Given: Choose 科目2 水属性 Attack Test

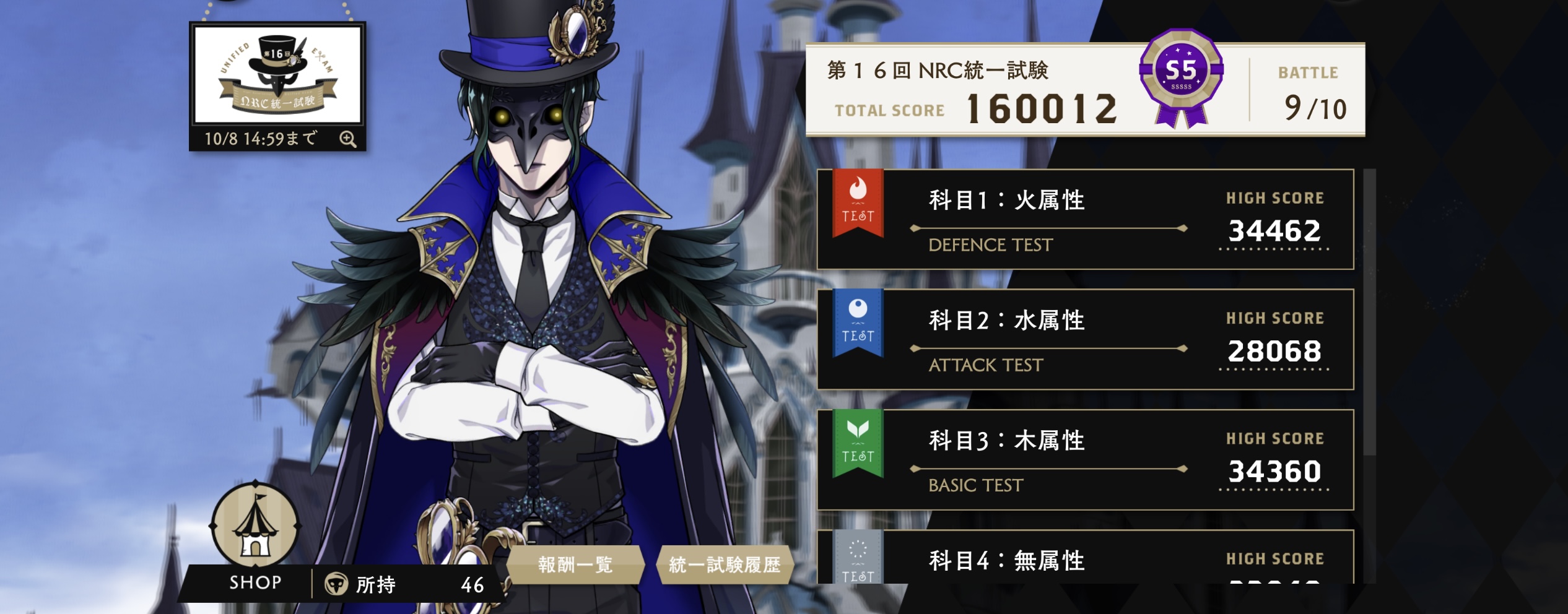Looking at the screenshot, I should coord(1085,339).
